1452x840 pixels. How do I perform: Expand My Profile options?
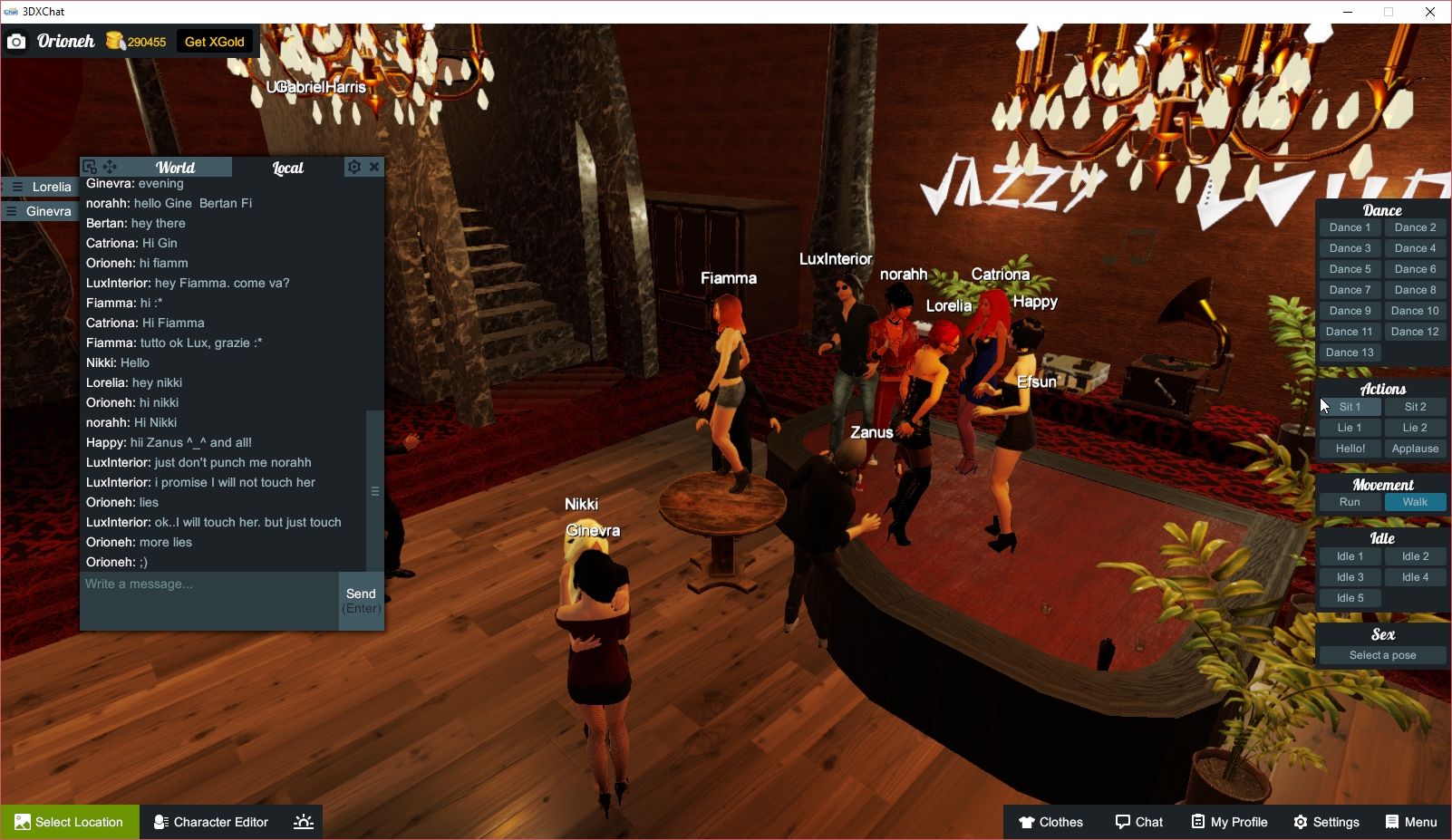click(x=1229, y=822)
